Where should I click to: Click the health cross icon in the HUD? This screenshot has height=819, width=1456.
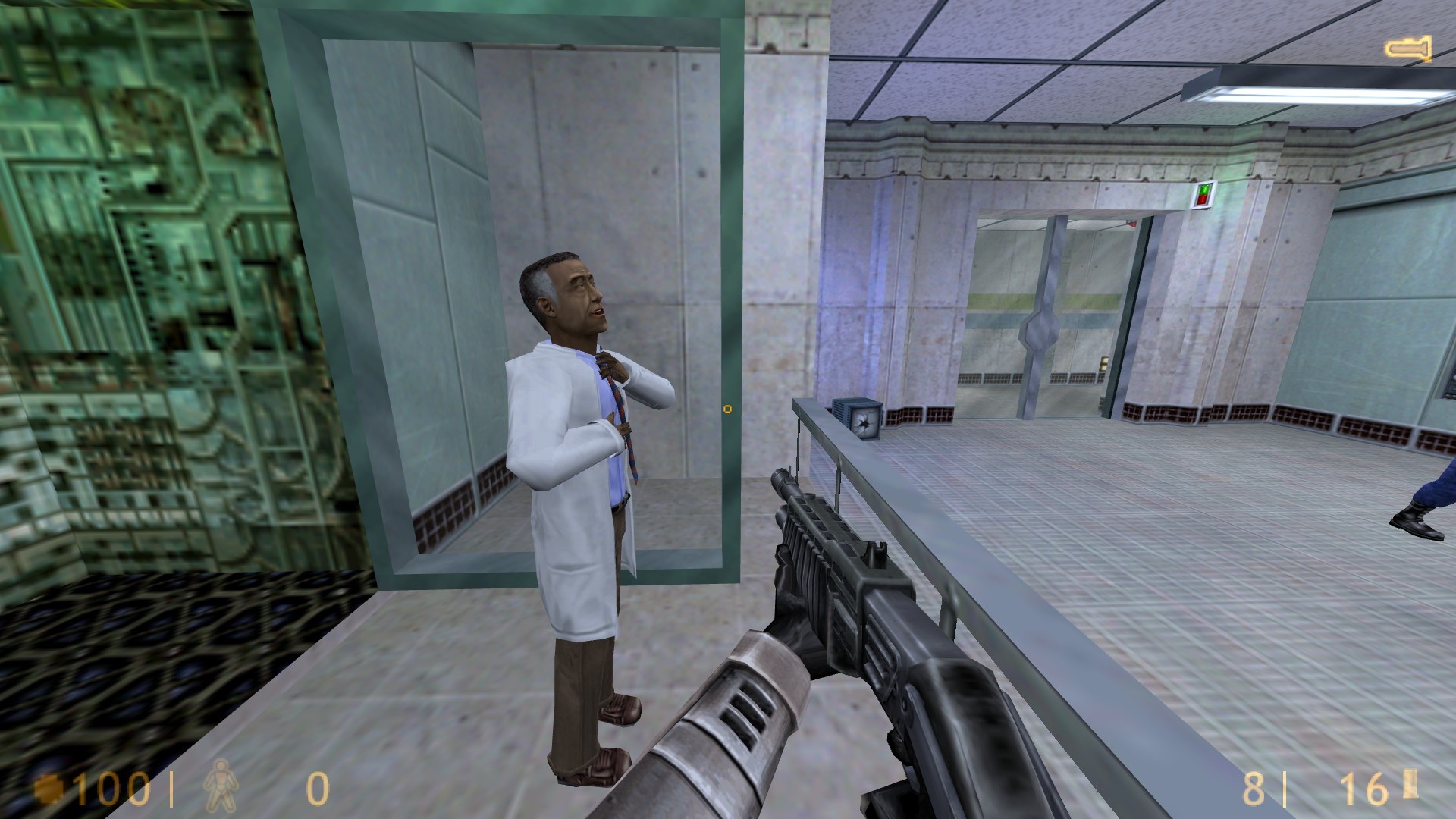click(x=49, y=789)
